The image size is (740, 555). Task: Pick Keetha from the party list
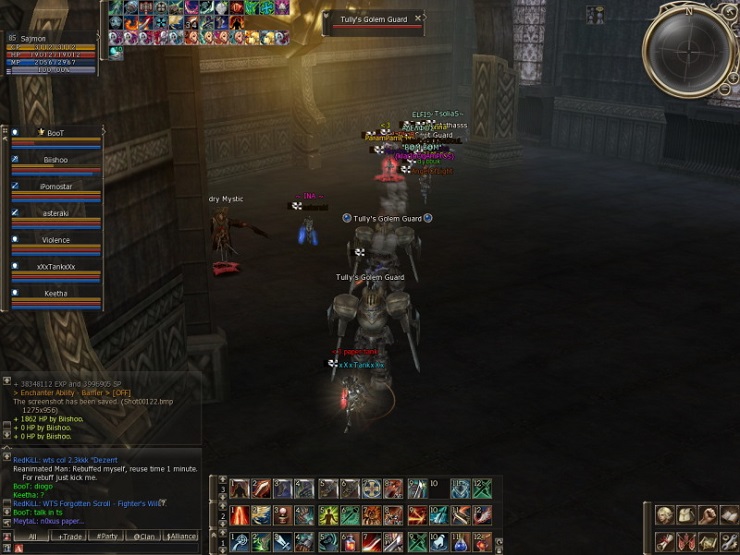(x=56, y=294)
